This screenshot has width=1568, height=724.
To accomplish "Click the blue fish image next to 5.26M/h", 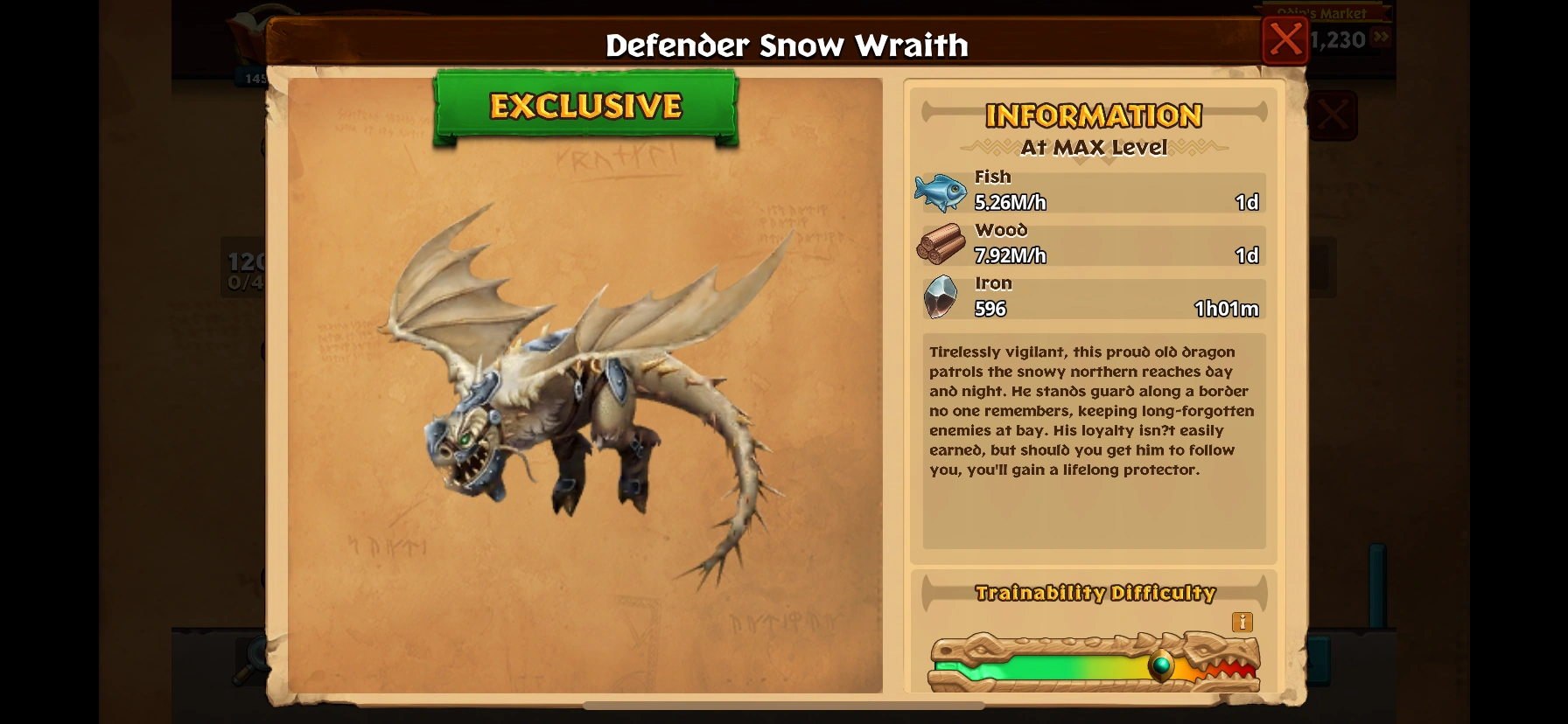I will [942, 191].
